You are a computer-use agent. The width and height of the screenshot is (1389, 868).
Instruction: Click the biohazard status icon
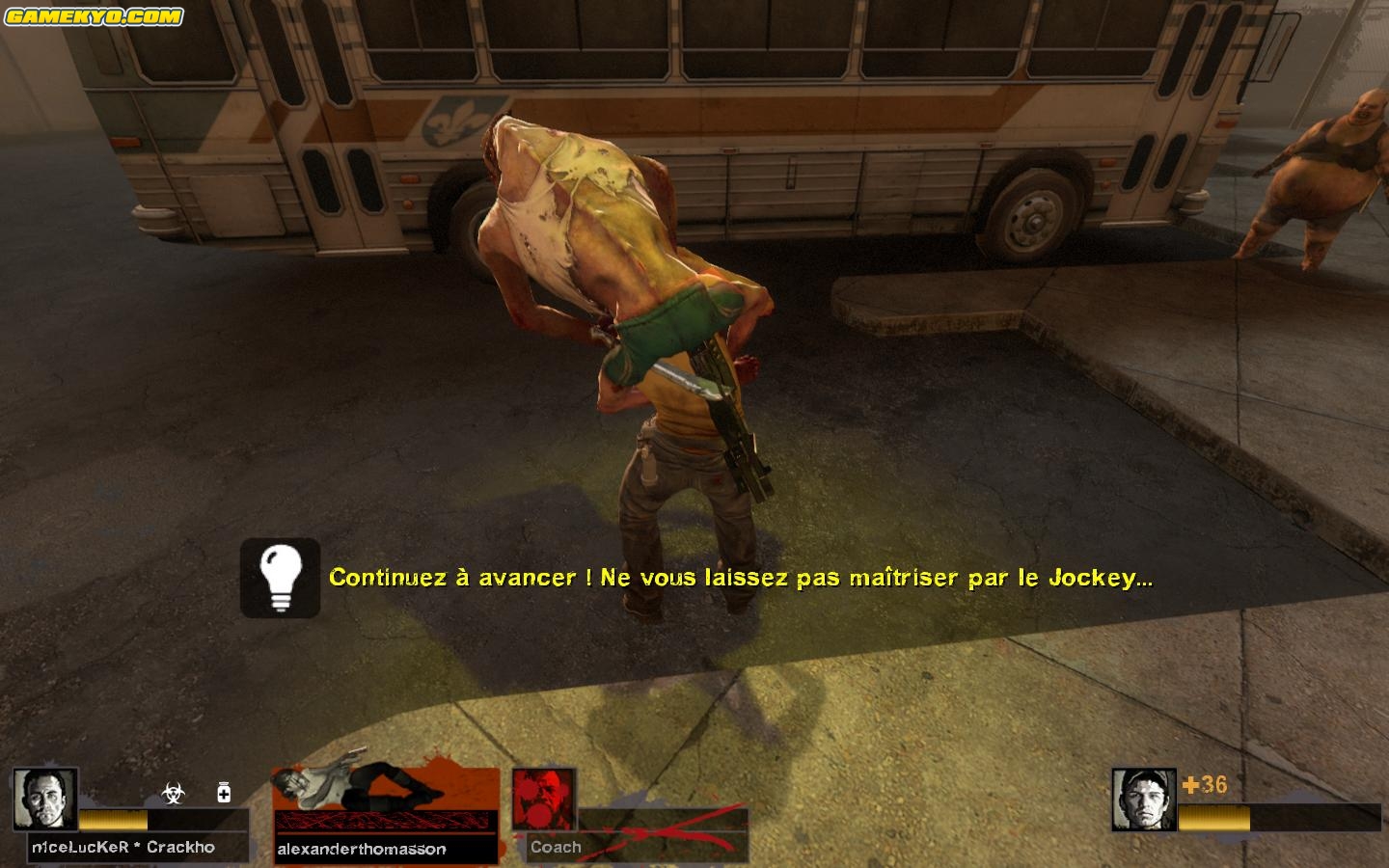173,793
